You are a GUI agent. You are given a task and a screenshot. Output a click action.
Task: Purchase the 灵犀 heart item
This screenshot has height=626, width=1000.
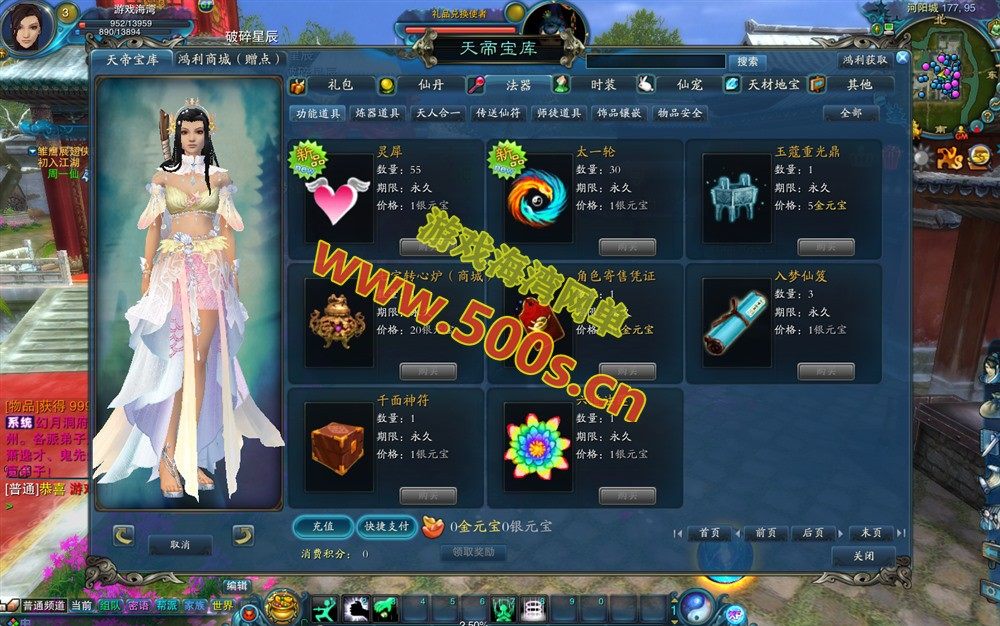click(428, 247)
